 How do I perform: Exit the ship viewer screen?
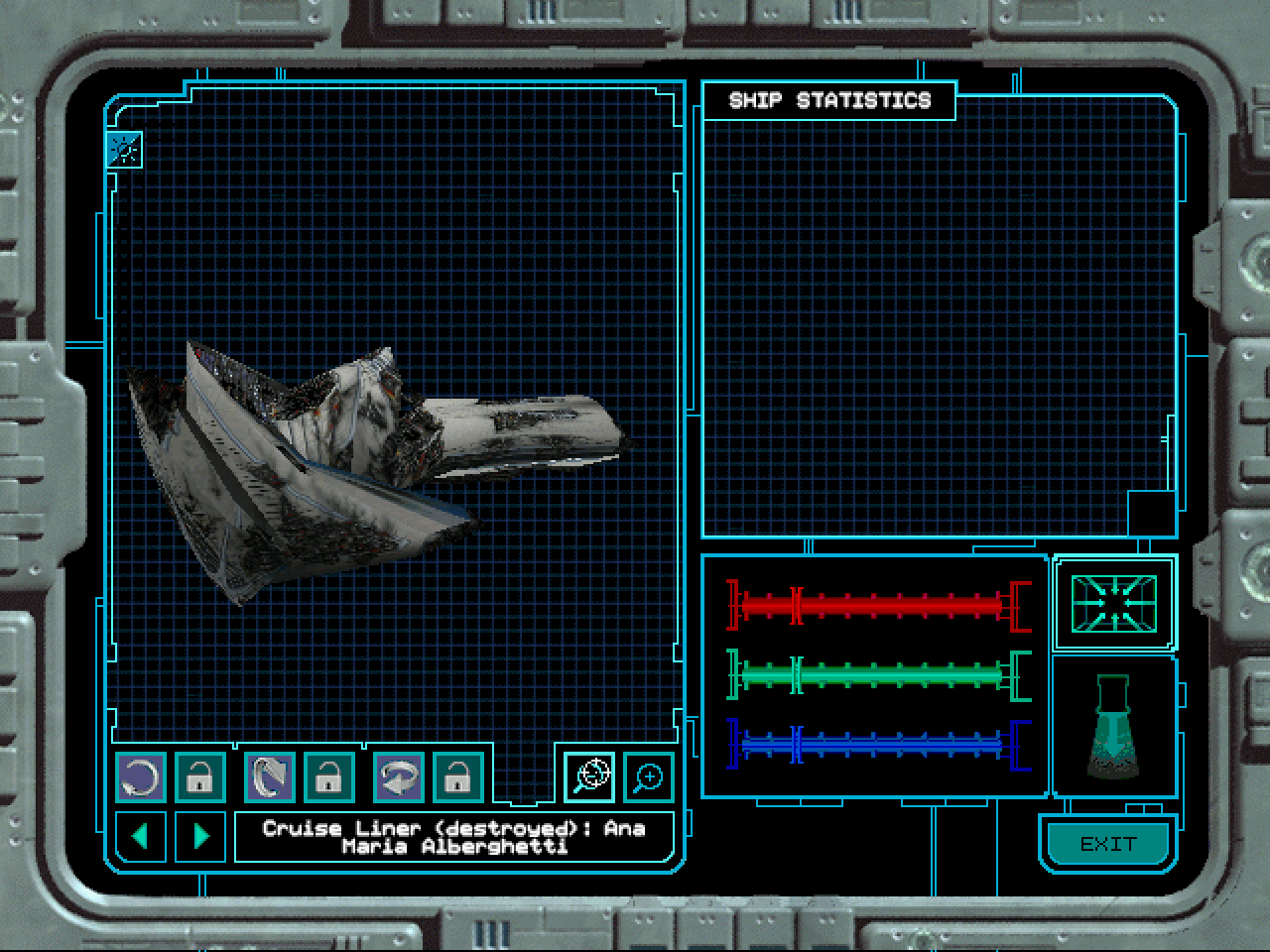pyautogui.click(x=1107, y=844)
